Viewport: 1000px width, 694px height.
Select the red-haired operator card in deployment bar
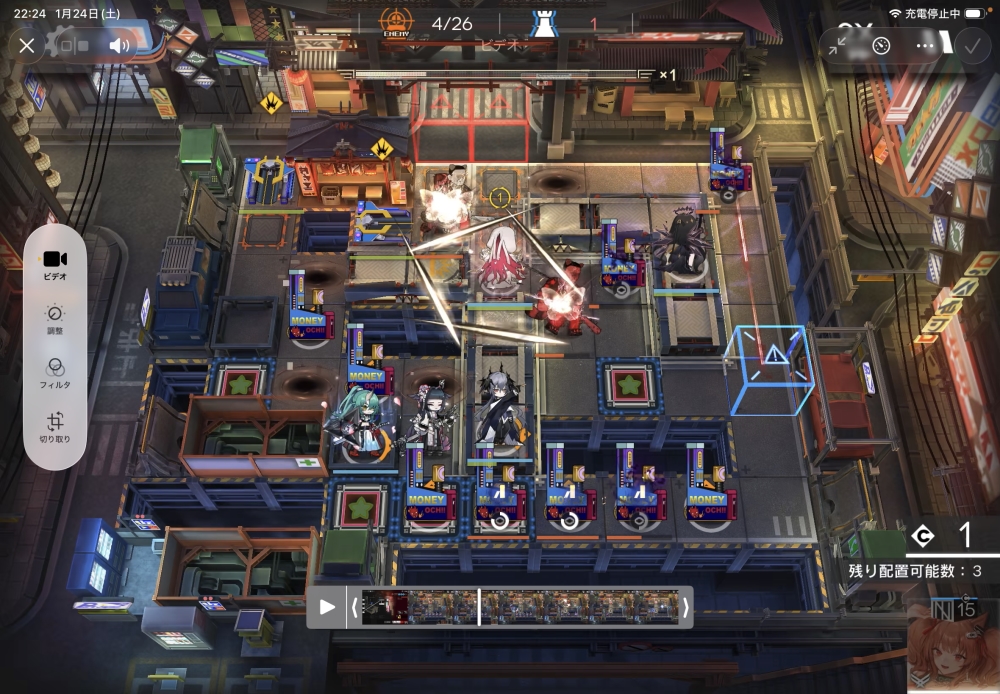pos(952,650)
